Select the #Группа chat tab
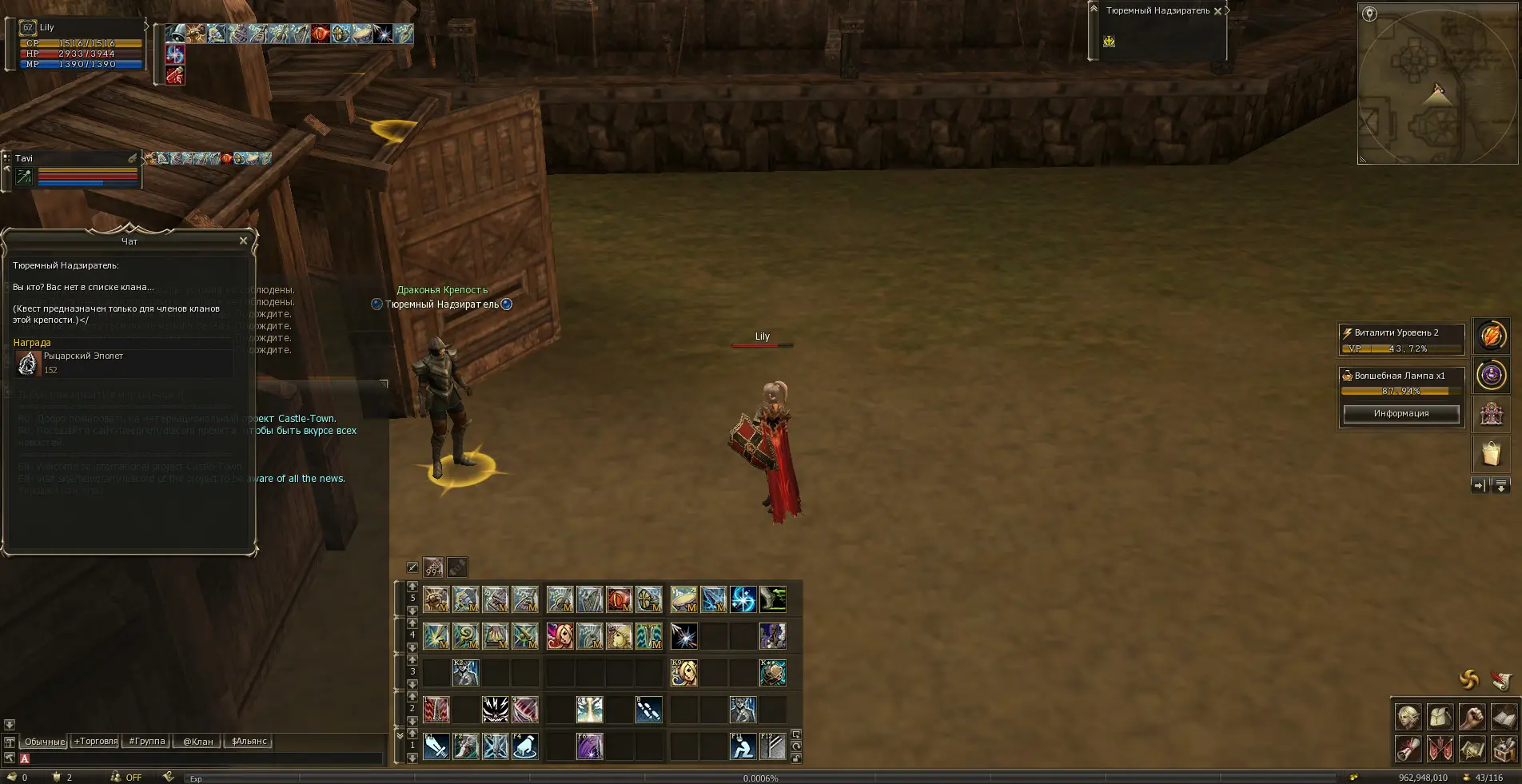1522x784 pixels. [x=147, y=742]
